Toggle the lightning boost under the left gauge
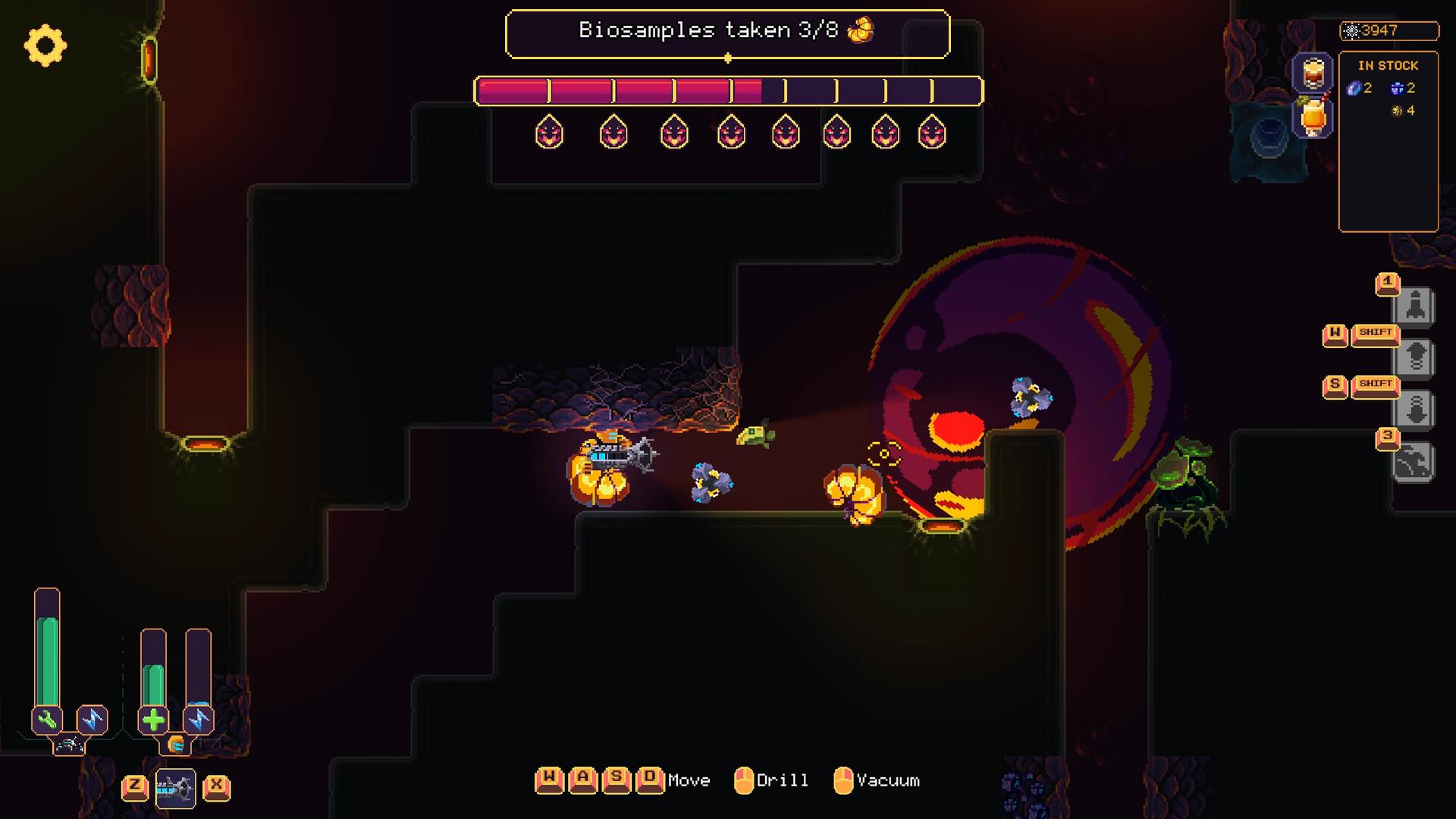Screen dimensions: 1456x819 [x=94, y=719]
